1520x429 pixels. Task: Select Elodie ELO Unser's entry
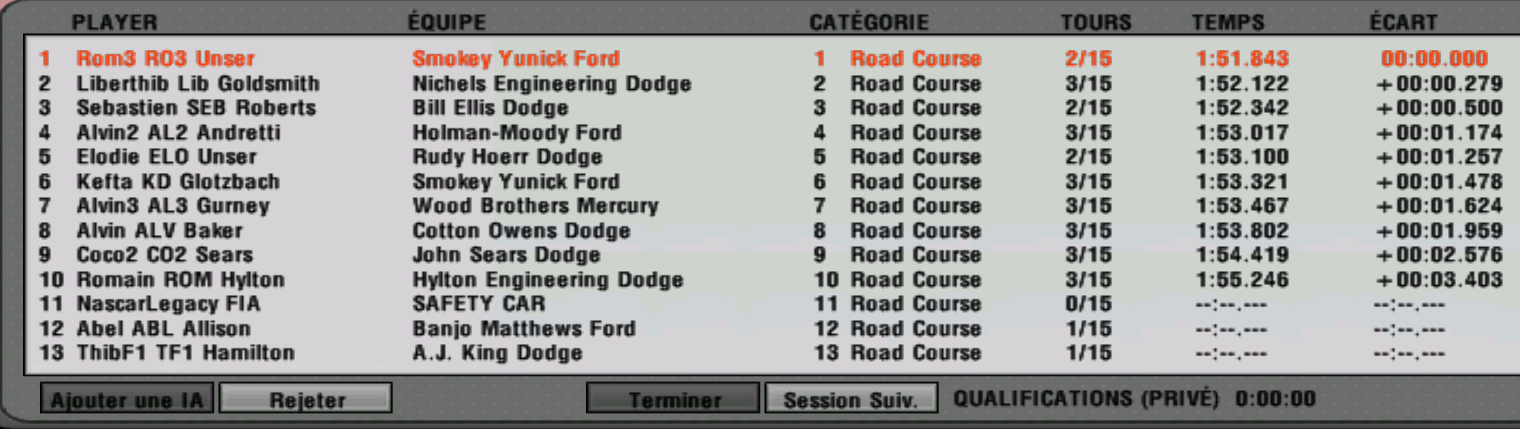pyautogui.click(x=166, y=157)
